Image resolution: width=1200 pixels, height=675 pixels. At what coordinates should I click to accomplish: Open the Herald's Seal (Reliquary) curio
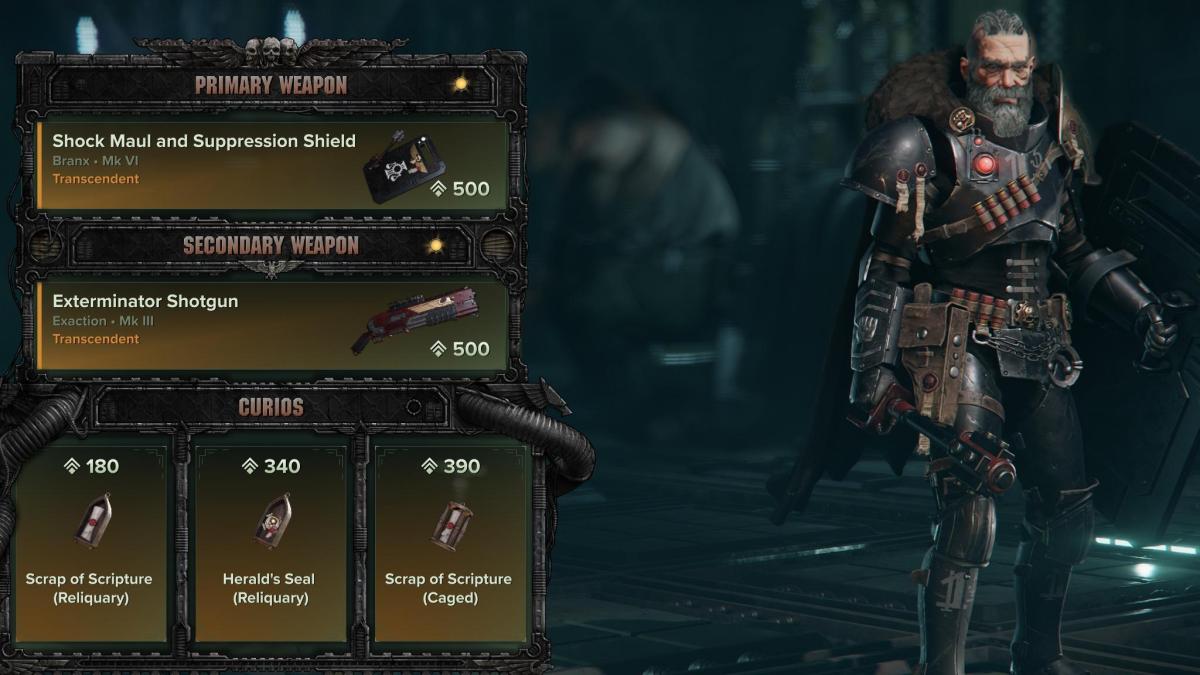pyautogui.click(x=270, y=540)
